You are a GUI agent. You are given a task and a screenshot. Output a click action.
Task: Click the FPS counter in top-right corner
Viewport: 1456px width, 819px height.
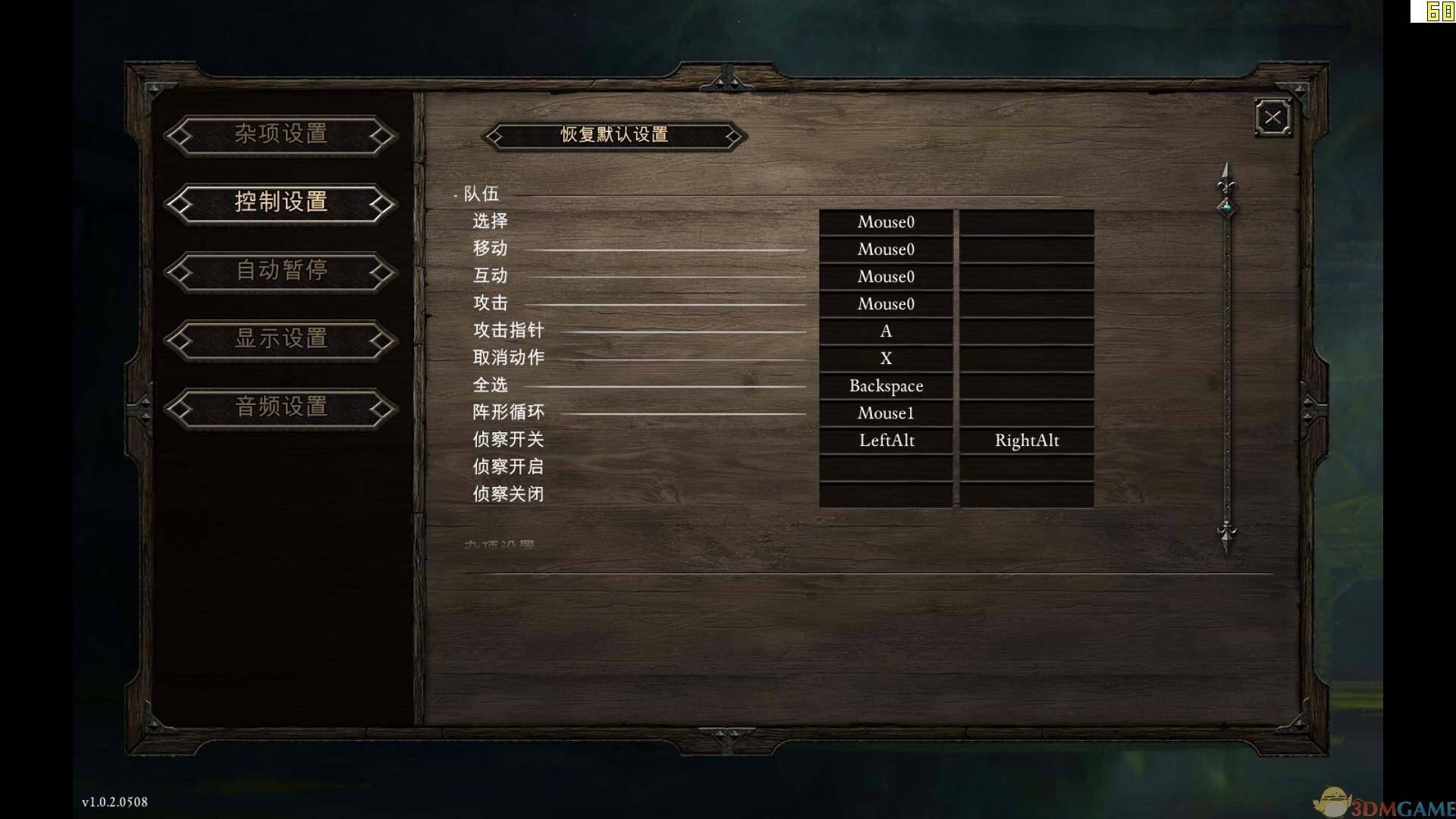[1438, 13]
